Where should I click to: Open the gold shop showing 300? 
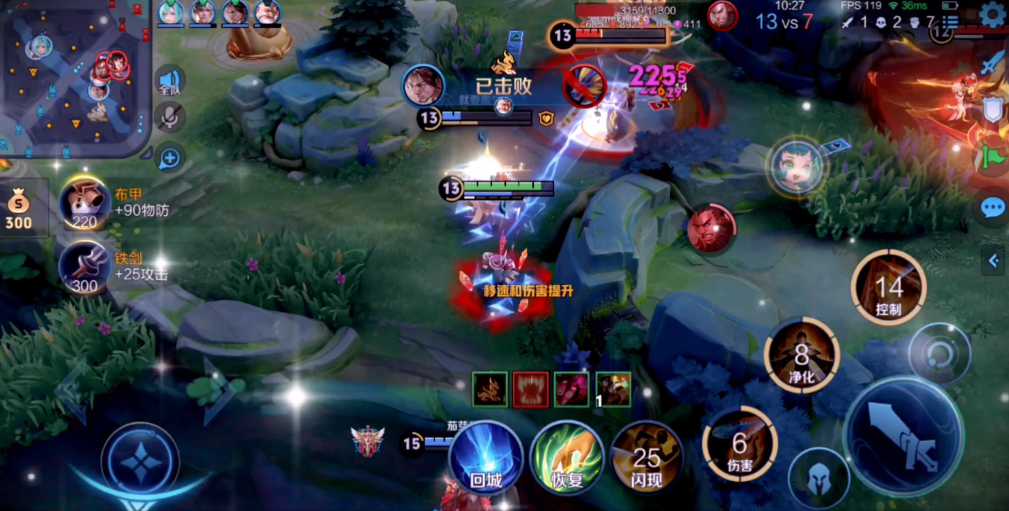click(x=19, y=210)
